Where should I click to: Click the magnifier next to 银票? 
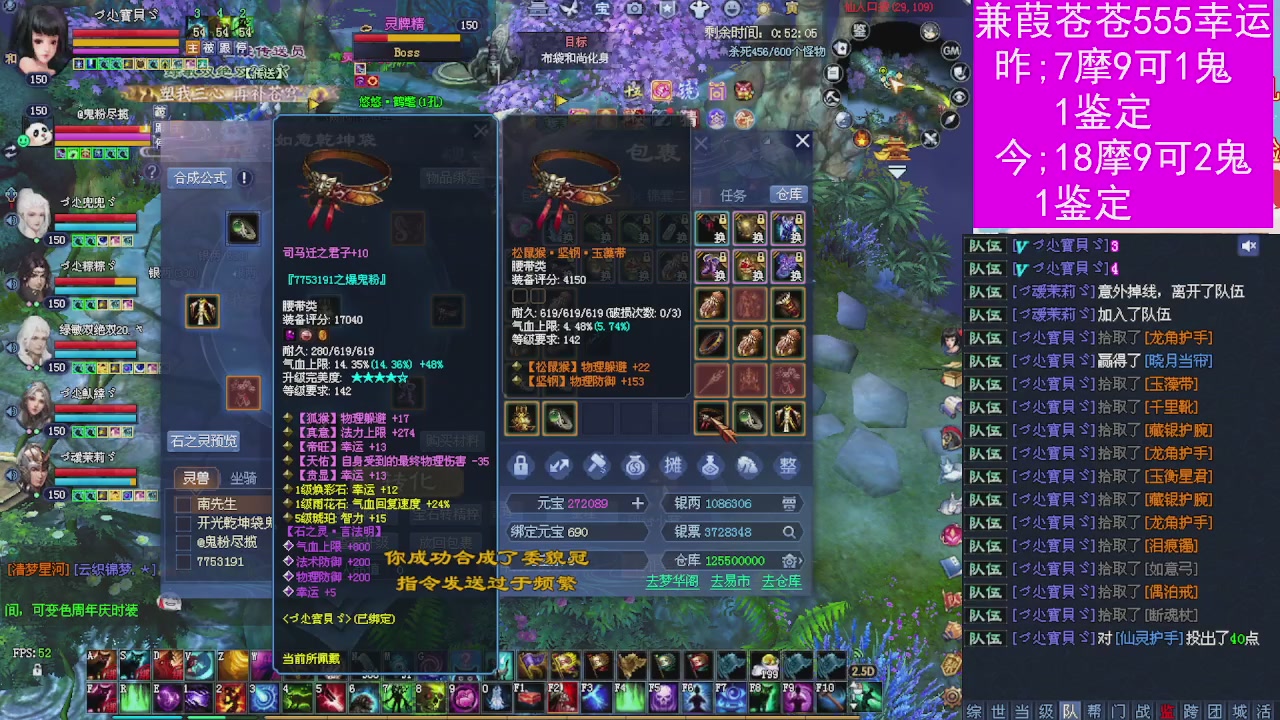(x=788, y=532)
